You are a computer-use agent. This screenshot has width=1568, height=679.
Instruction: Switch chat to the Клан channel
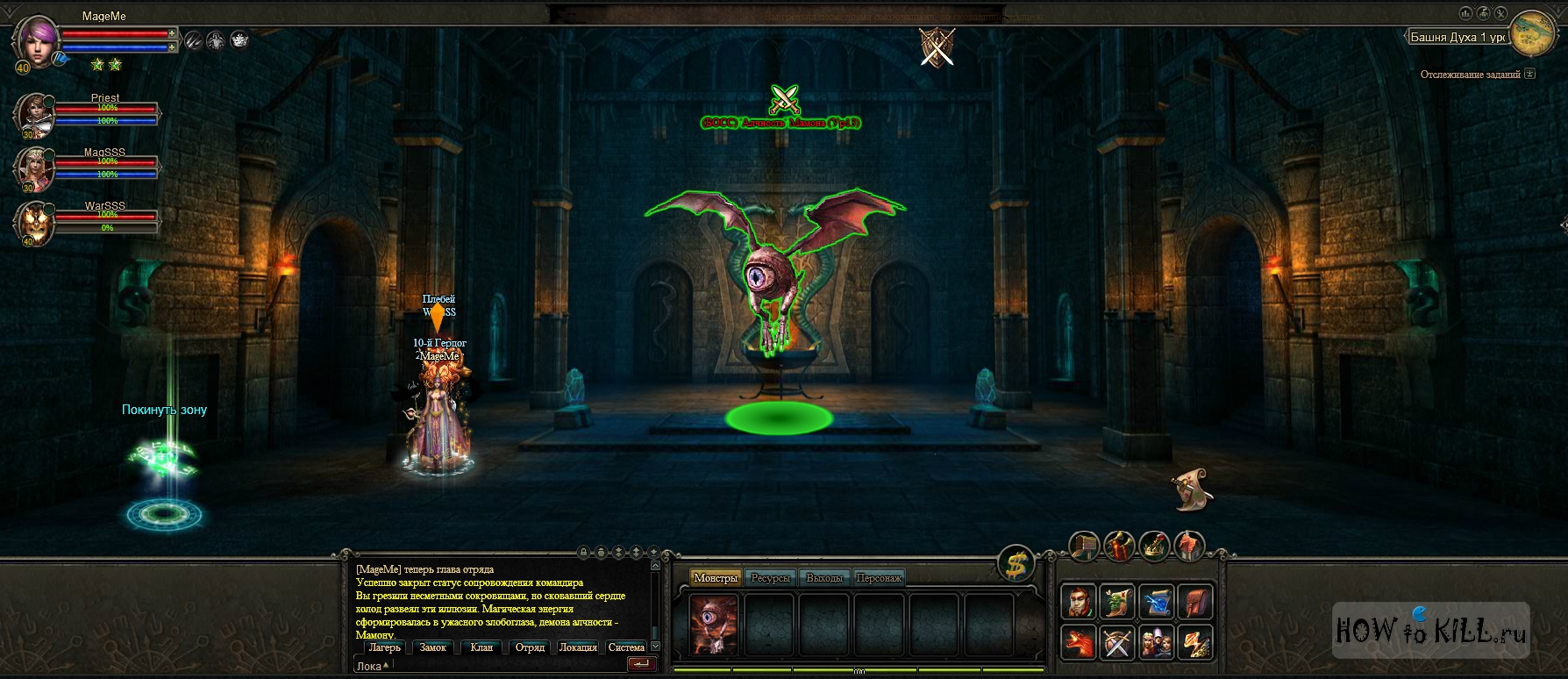pyautogui.click(x=481, y=647)
